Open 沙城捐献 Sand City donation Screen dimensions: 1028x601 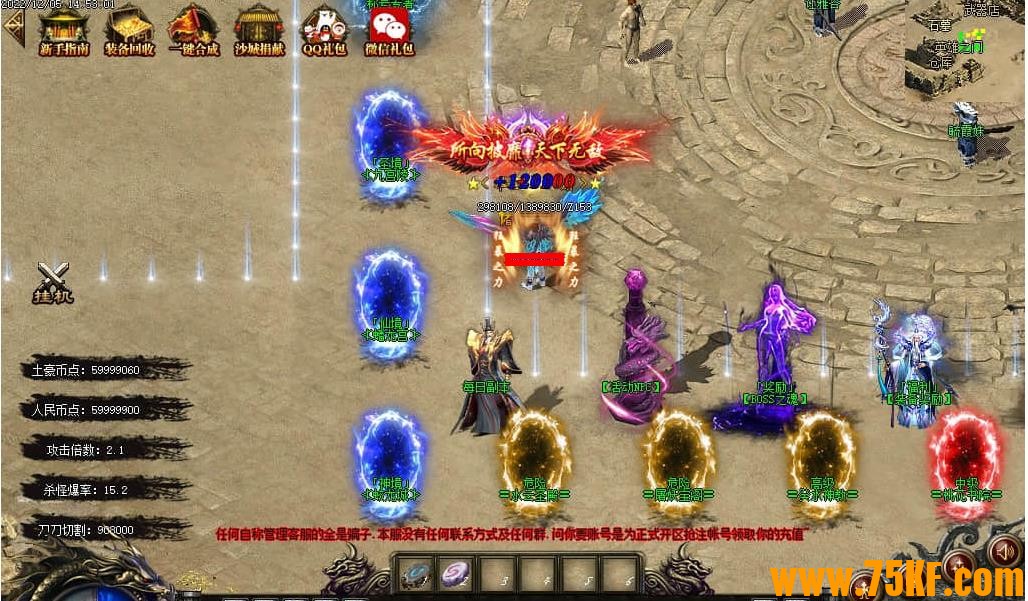(x=259, y=28)
